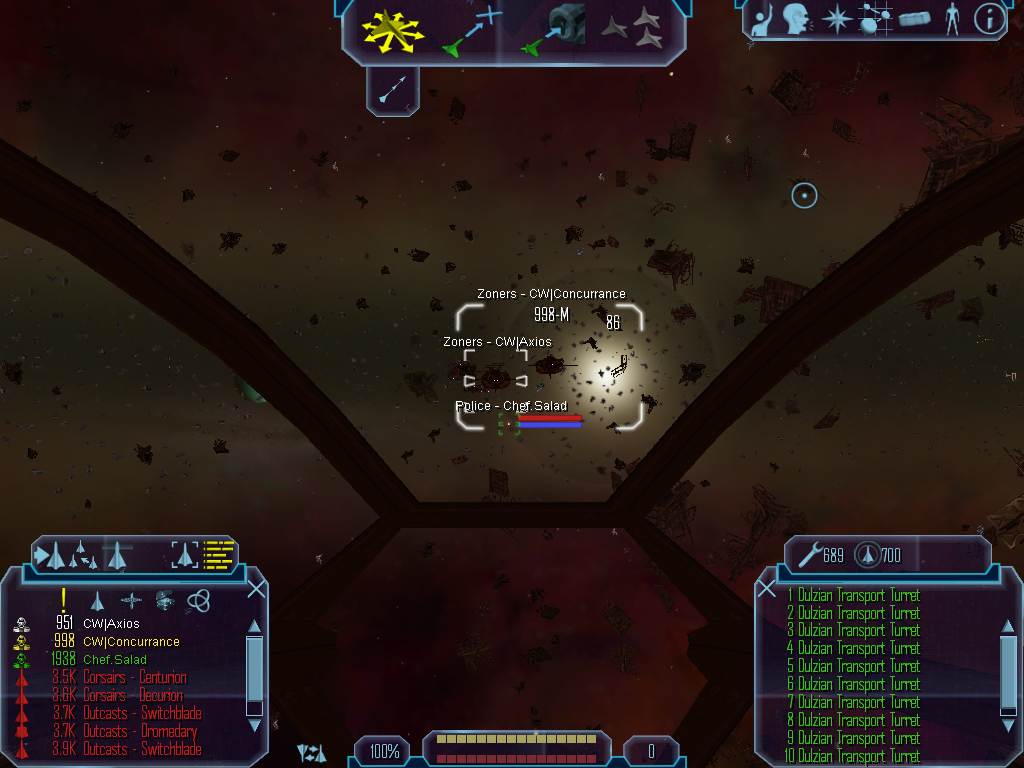Image resolution: width=1024 pixels, height=768 pixels.
Task: Click the greyed Join Formation ships icon
Action: [633, 30]
